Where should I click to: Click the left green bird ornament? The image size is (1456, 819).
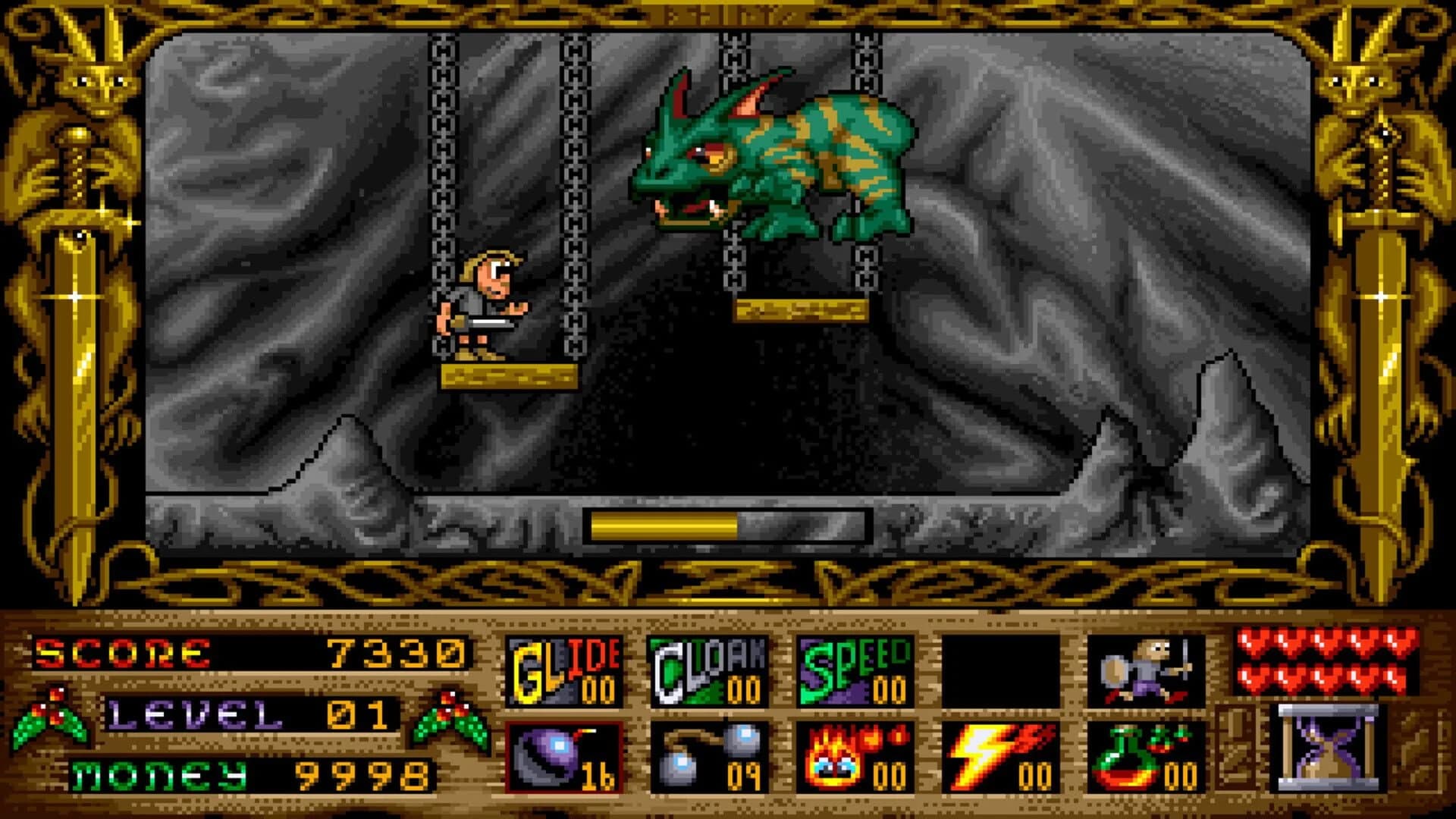click(x=53, y=713)
